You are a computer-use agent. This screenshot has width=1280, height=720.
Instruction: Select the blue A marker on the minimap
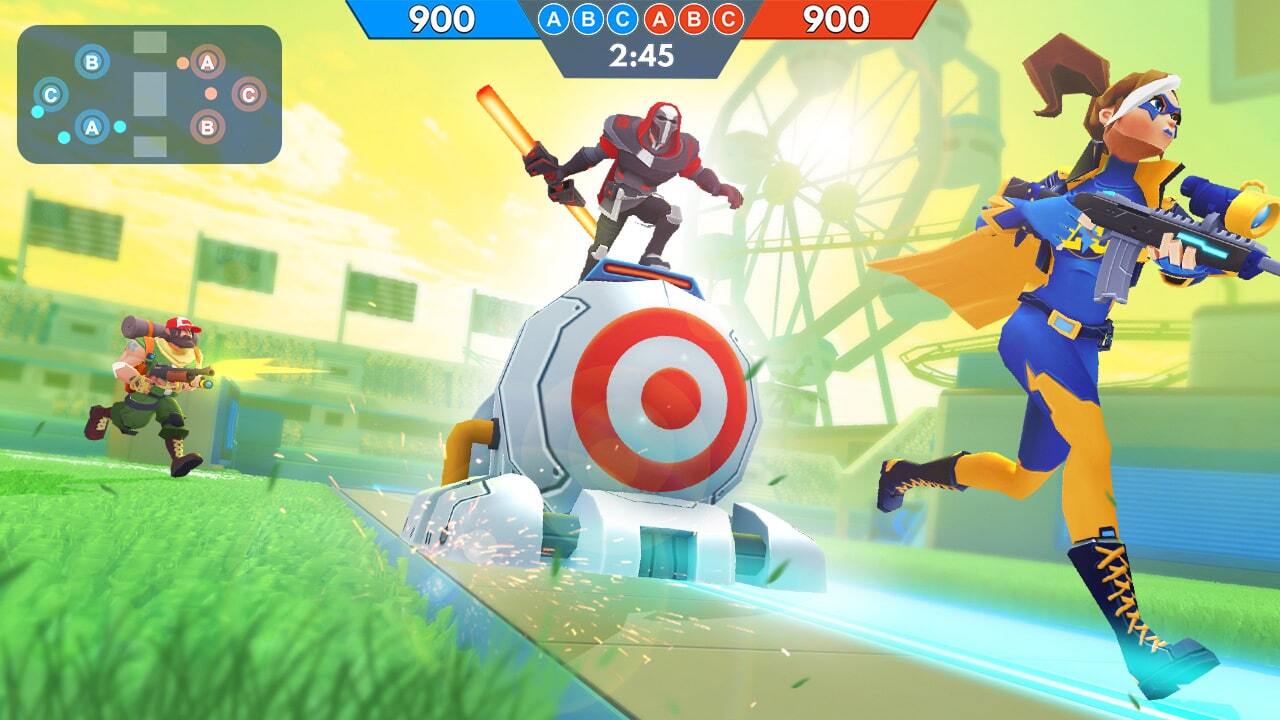[x=91, y=127]
